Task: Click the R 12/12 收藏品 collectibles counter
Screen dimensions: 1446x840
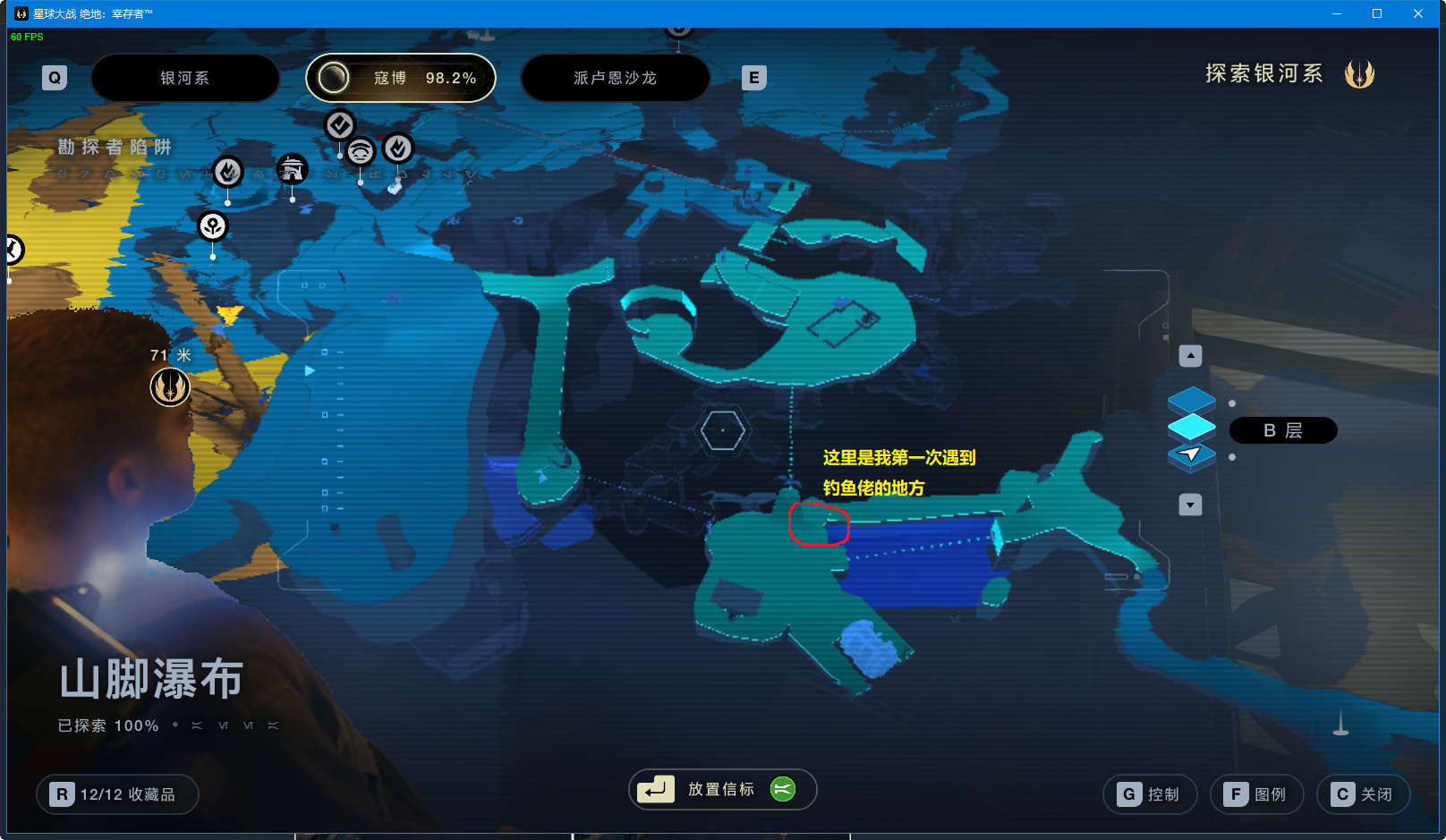Action: coord(116,793)
